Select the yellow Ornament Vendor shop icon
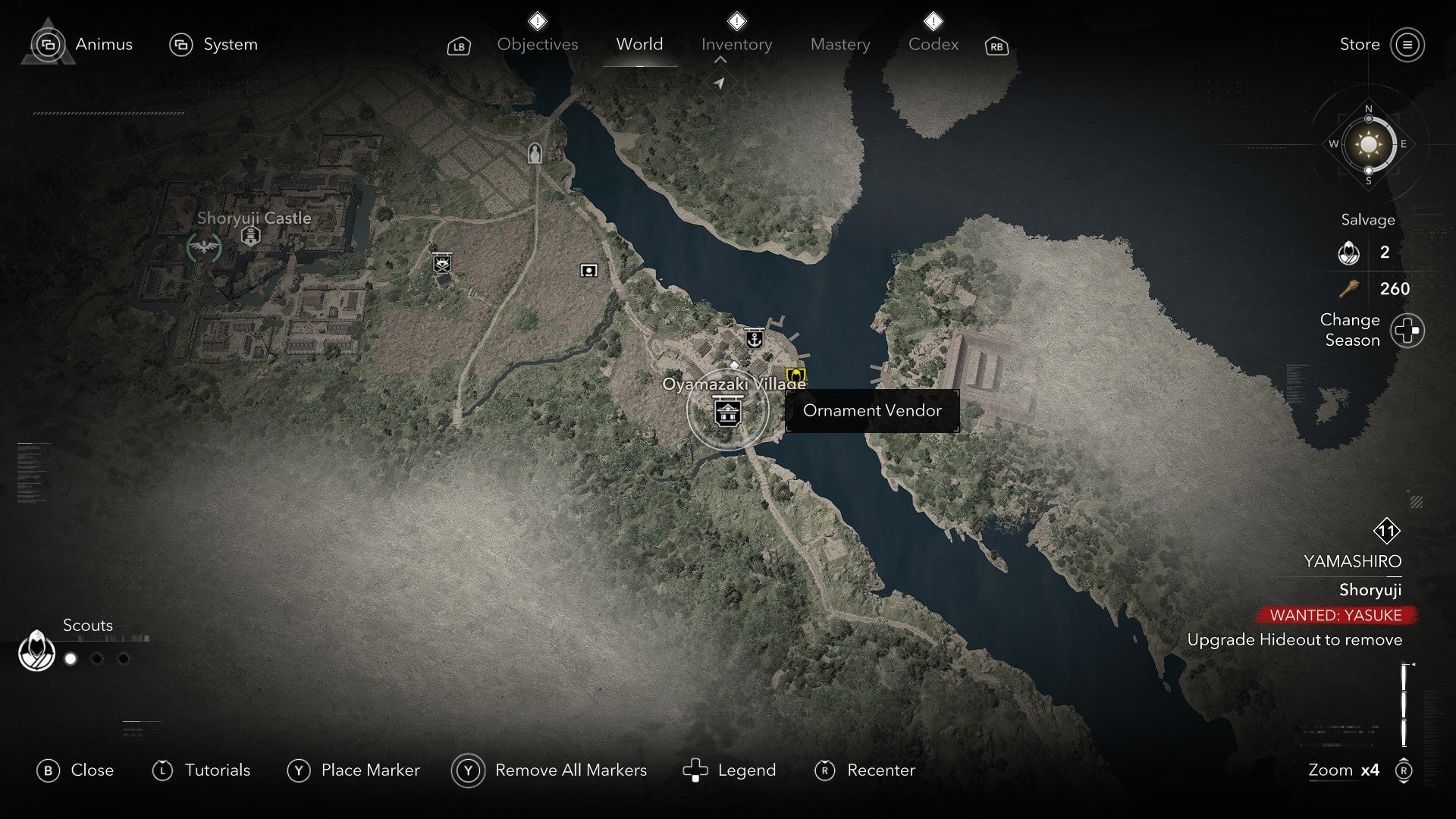 pyautogui.click(x=795, y=372)
